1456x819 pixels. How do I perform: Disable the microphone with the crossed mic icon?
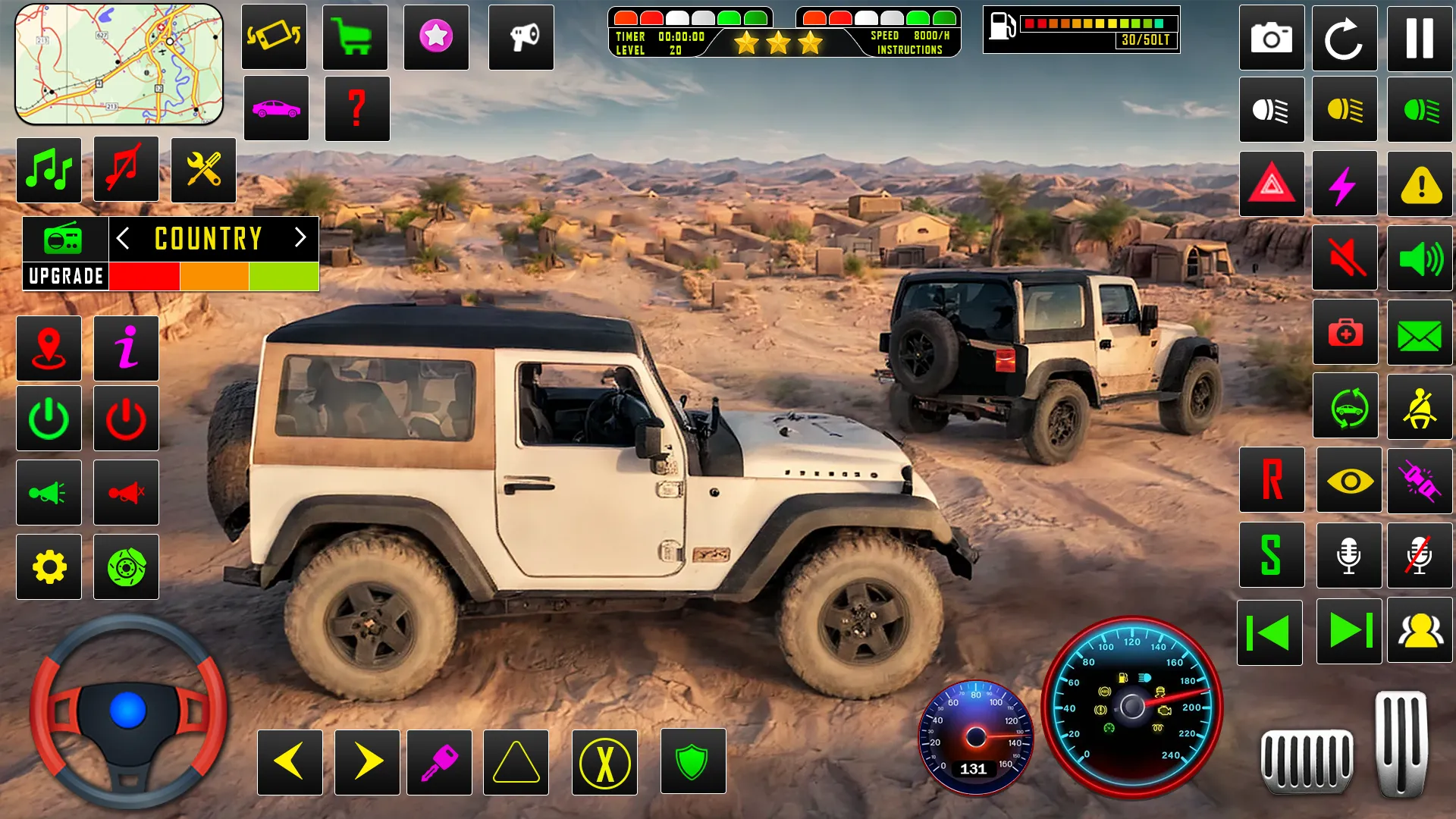pos(1420,556)
